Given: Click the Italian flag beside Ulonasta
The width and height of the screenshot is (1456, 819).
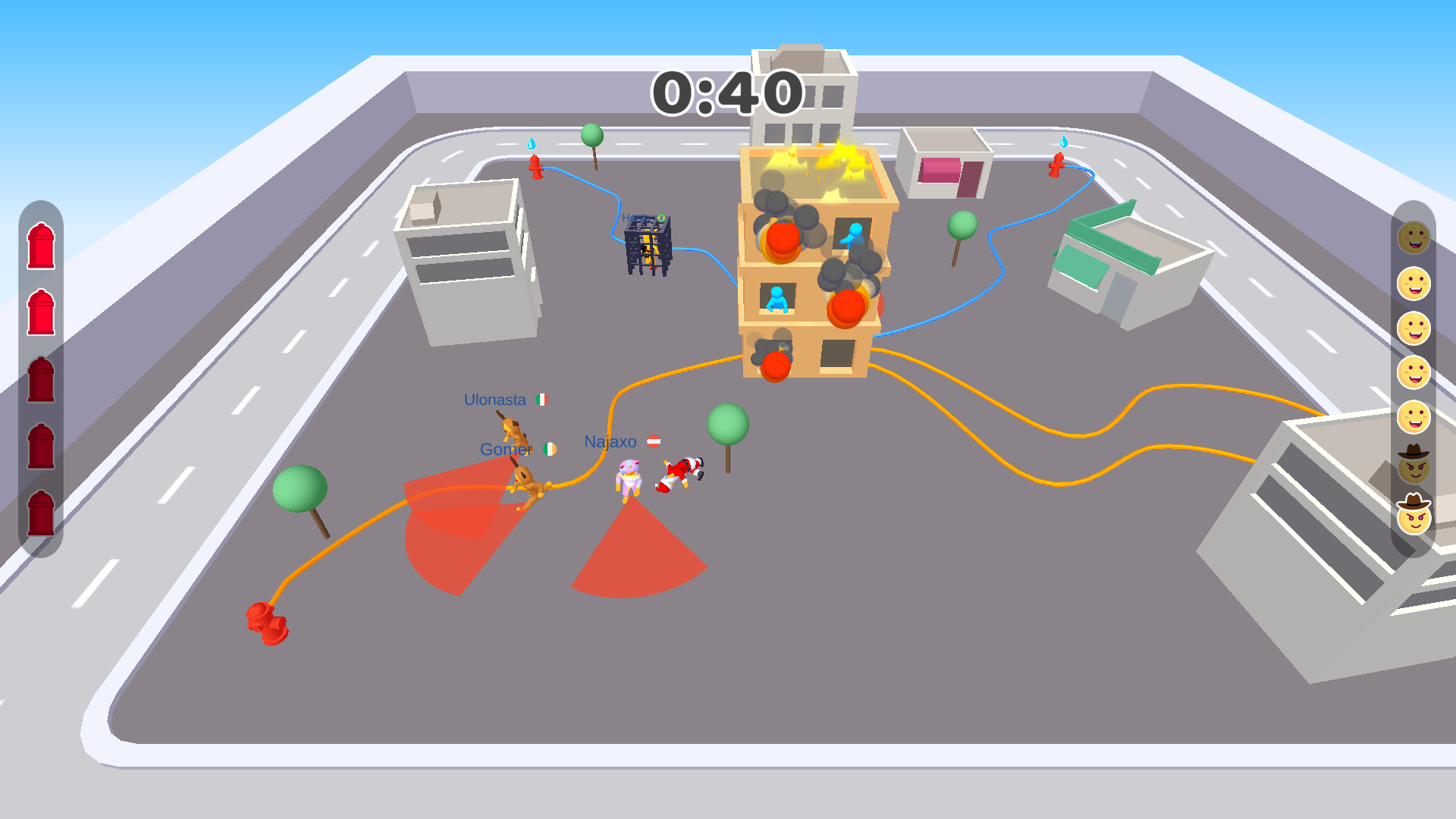Looking at the screenshot, I should coord(543,399).
